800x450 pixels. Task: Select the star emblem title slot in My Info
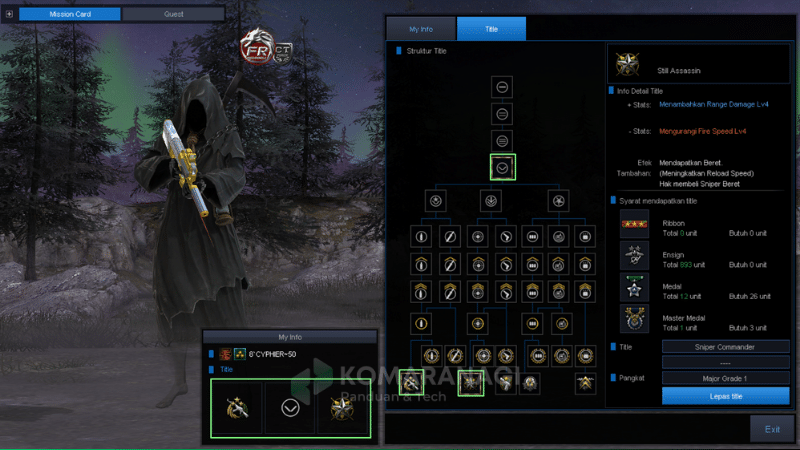coord(344,409)
